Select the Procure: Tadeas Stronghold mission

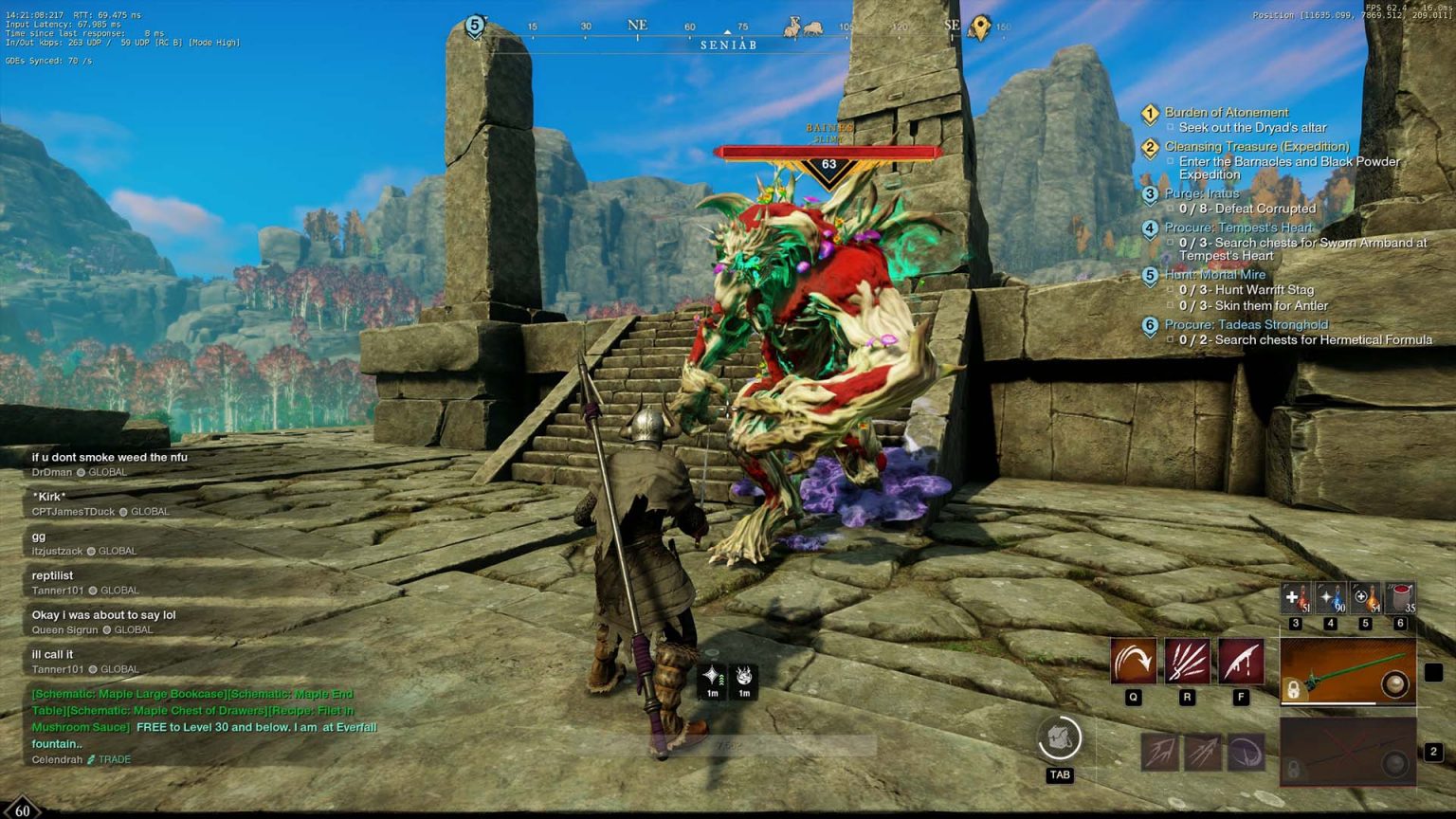click(x=1246, y=324)
